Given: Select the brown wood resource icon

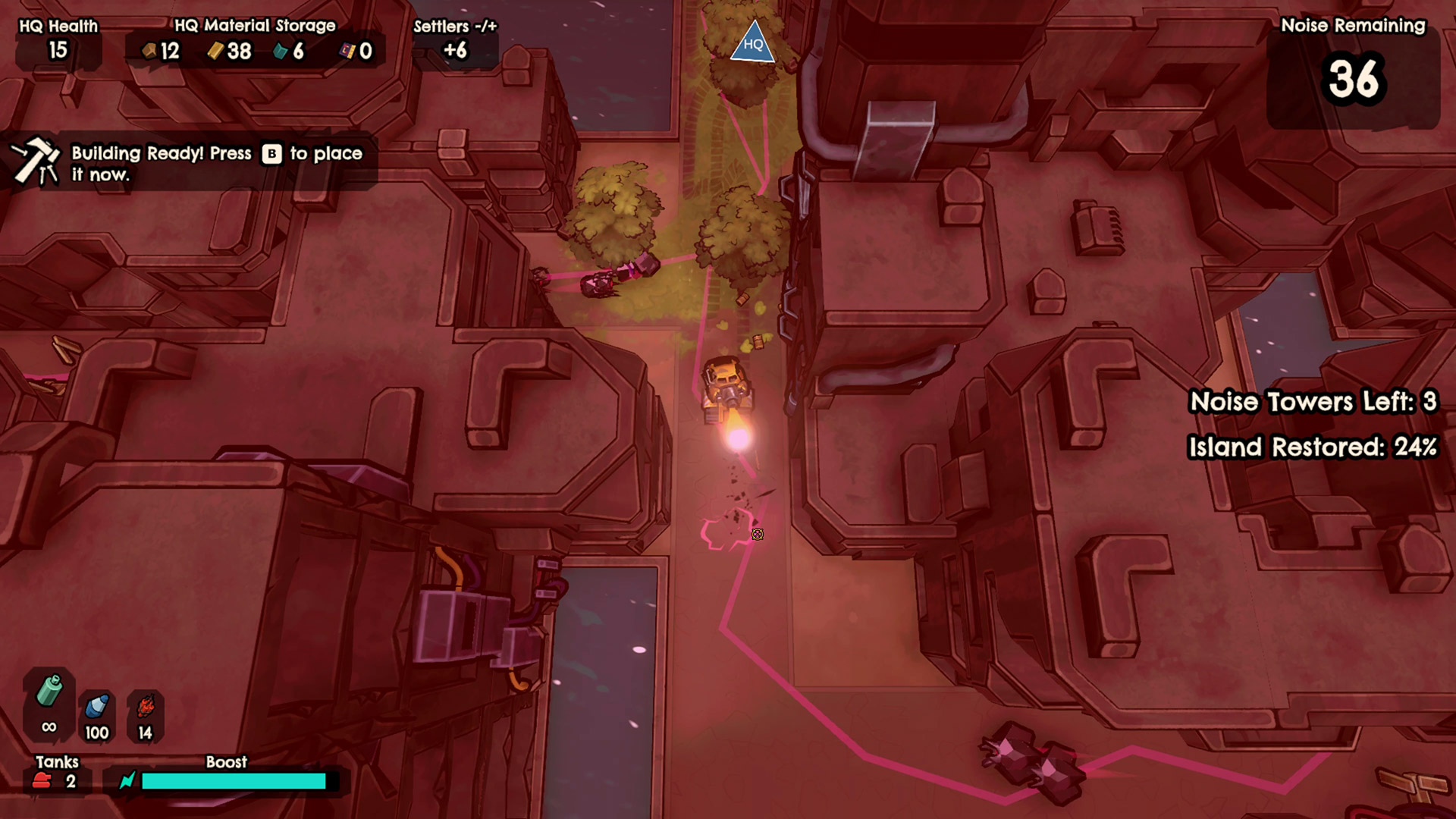Looking at the screenshot, I should 150,51.
